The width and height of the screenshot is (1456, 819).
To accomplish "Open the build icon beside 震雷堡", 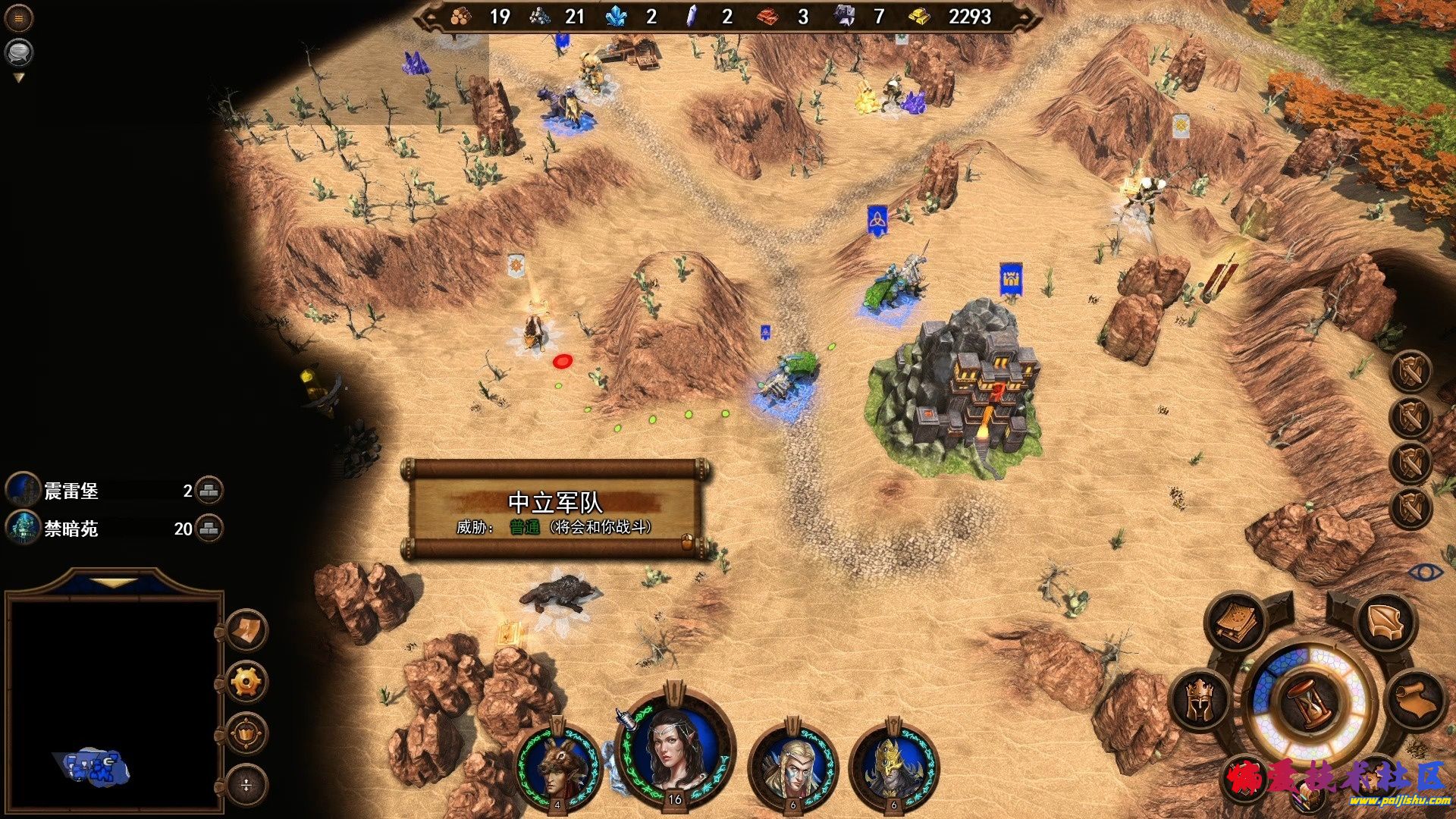I will pyautogui.click(x=209, y=491).
